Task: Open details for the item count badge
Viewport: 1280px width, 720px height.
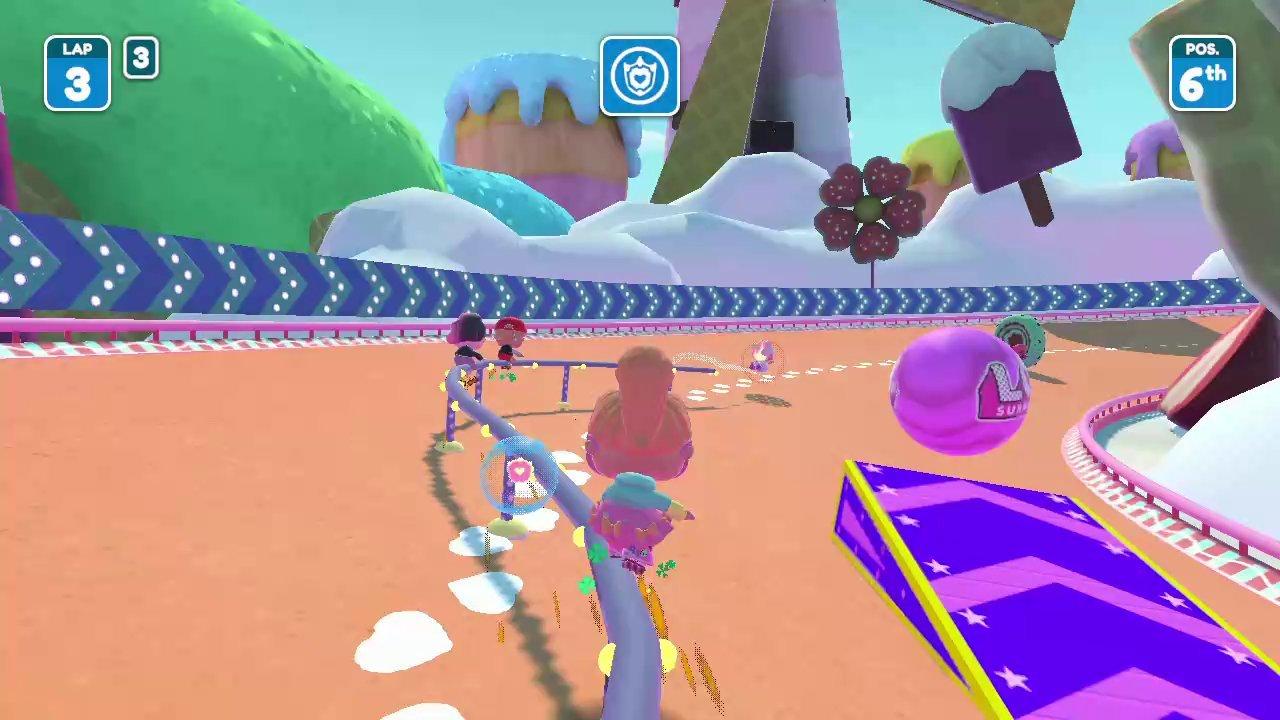Action: [140, 59]
